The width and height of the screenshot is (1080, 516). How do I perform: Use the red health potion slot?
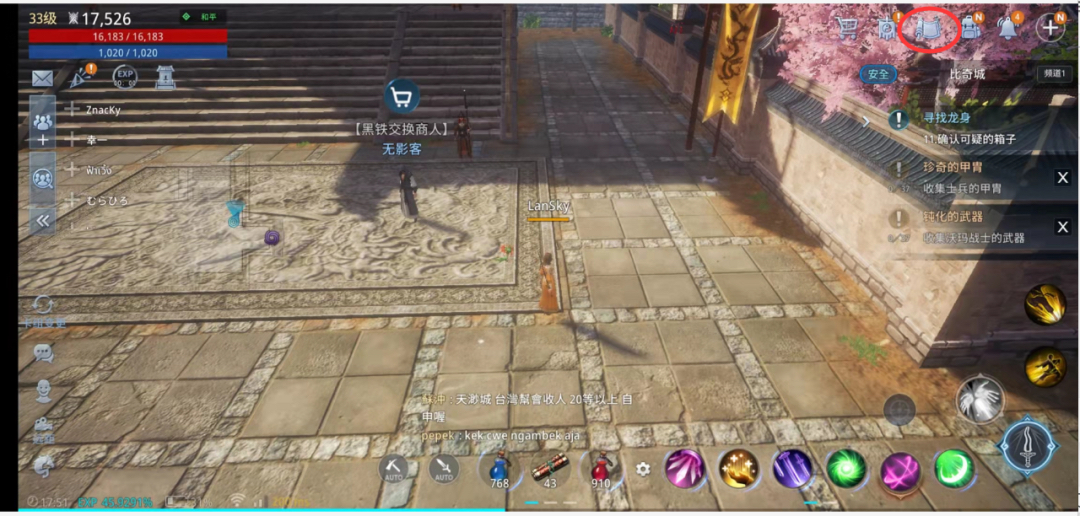pos(601,467)
